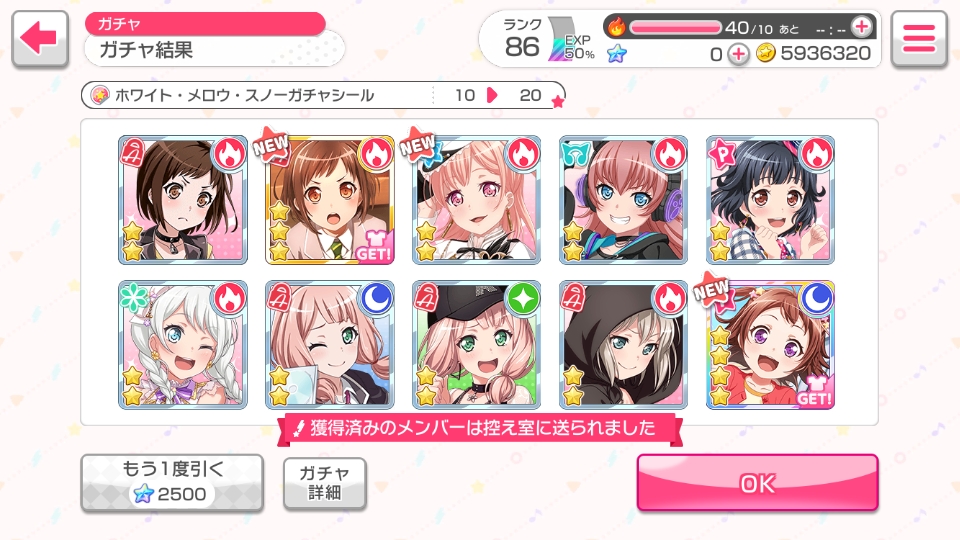Screen dimensions: 960x540
Task: Select the pink-haired girl with headphones card
Action: point(623,200)
